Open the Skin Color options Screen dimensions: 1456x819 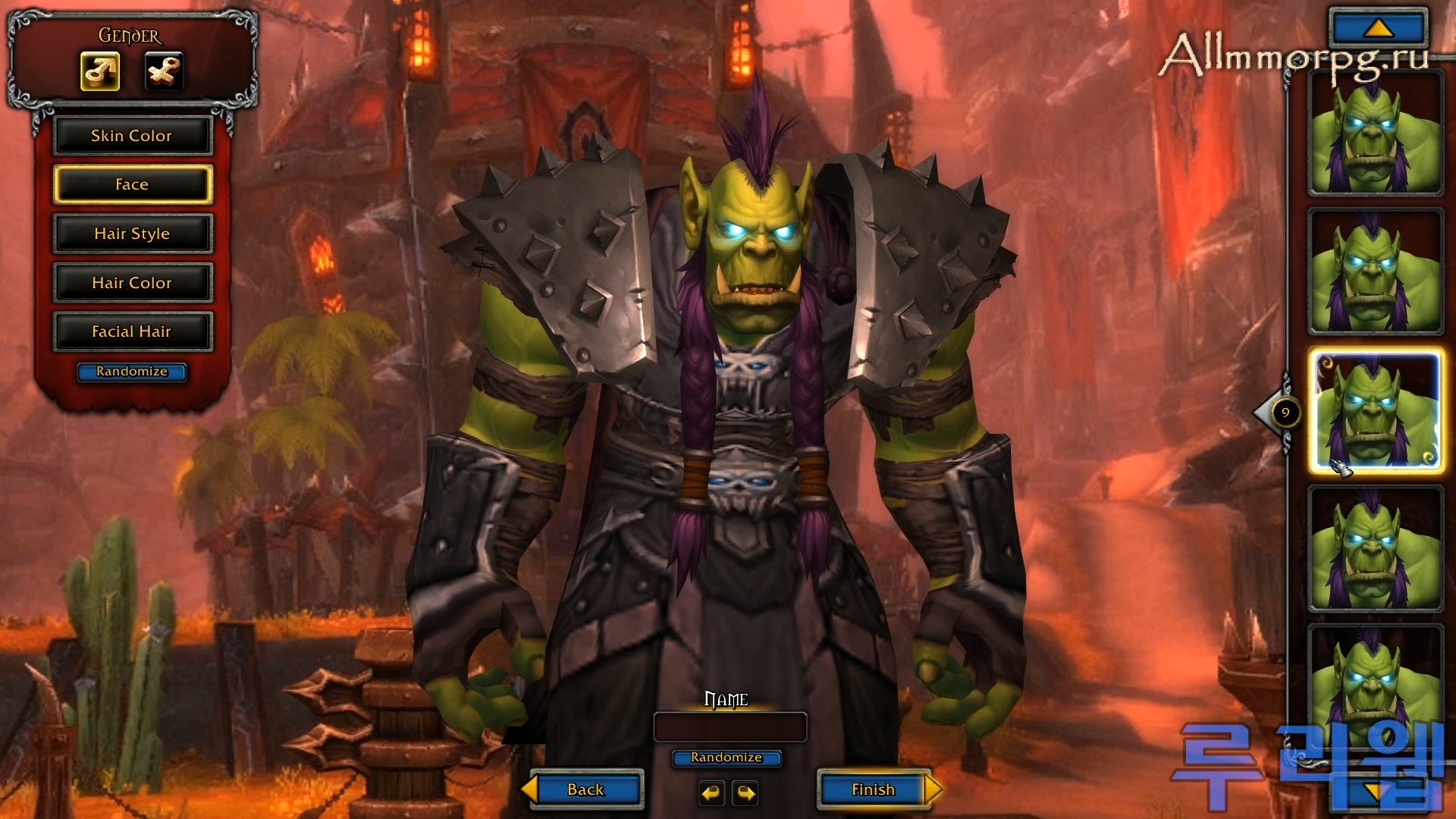point(132,136)
